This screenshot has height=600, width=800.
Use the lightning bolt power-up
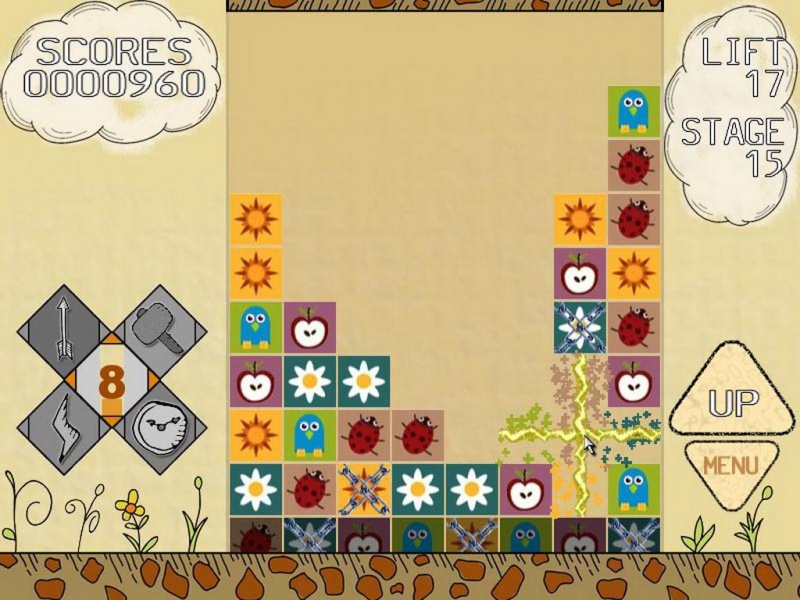tap(62, 430)
